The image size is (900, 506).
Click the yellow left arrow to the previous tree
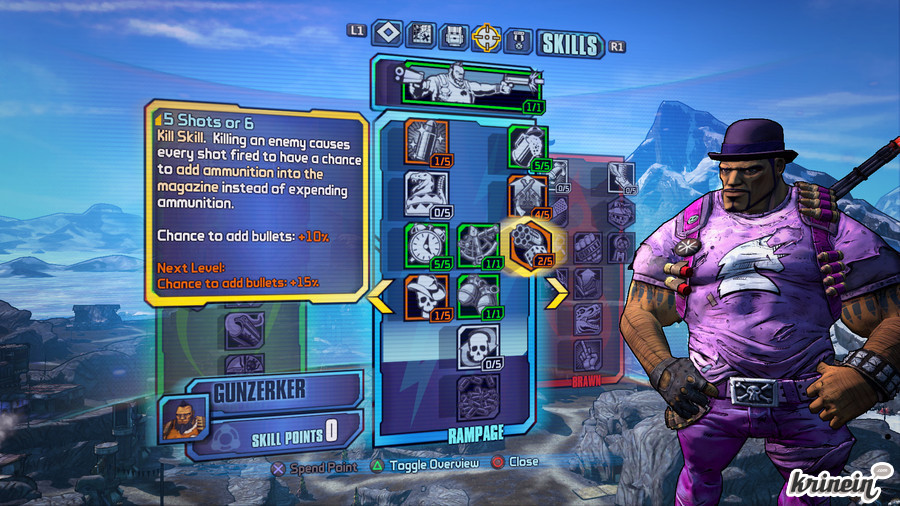380,296
